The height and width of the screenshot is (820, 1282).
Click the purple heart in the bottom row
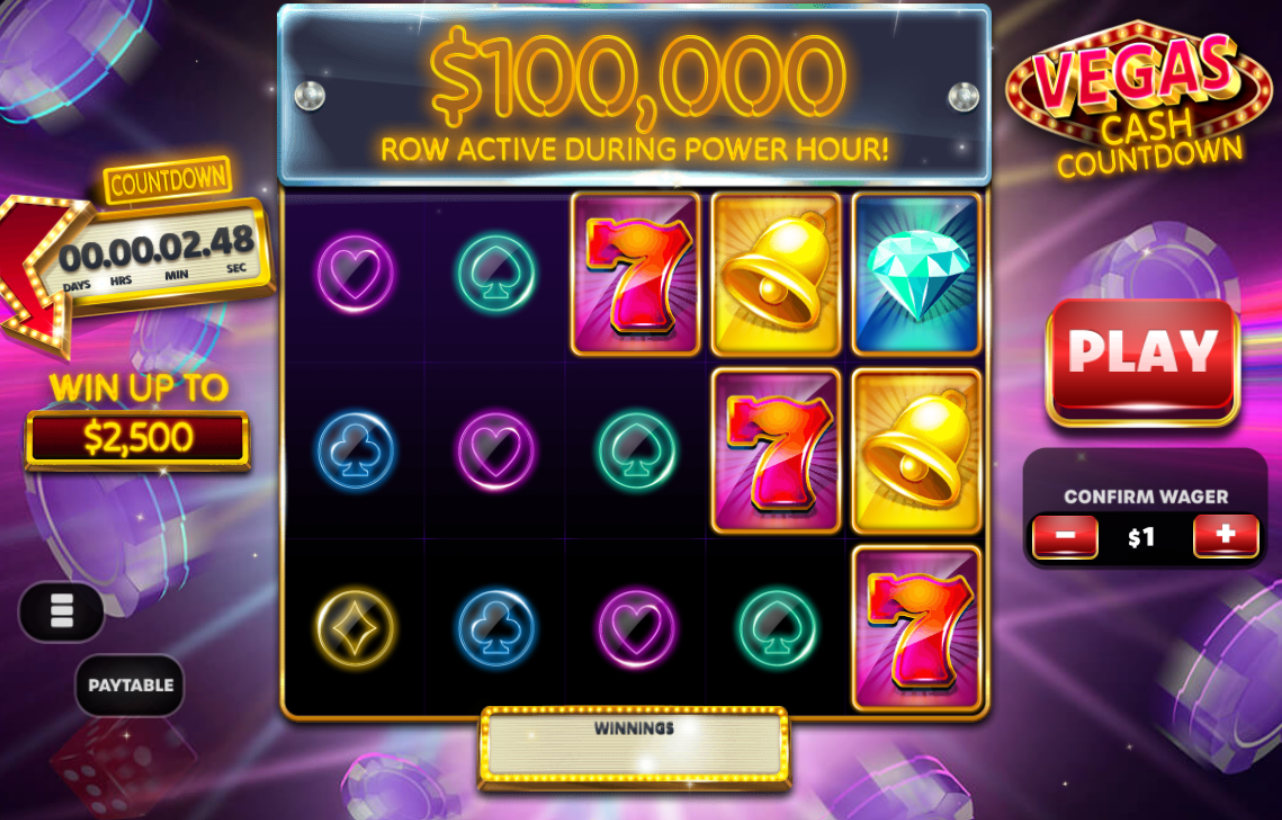[635, 630]
